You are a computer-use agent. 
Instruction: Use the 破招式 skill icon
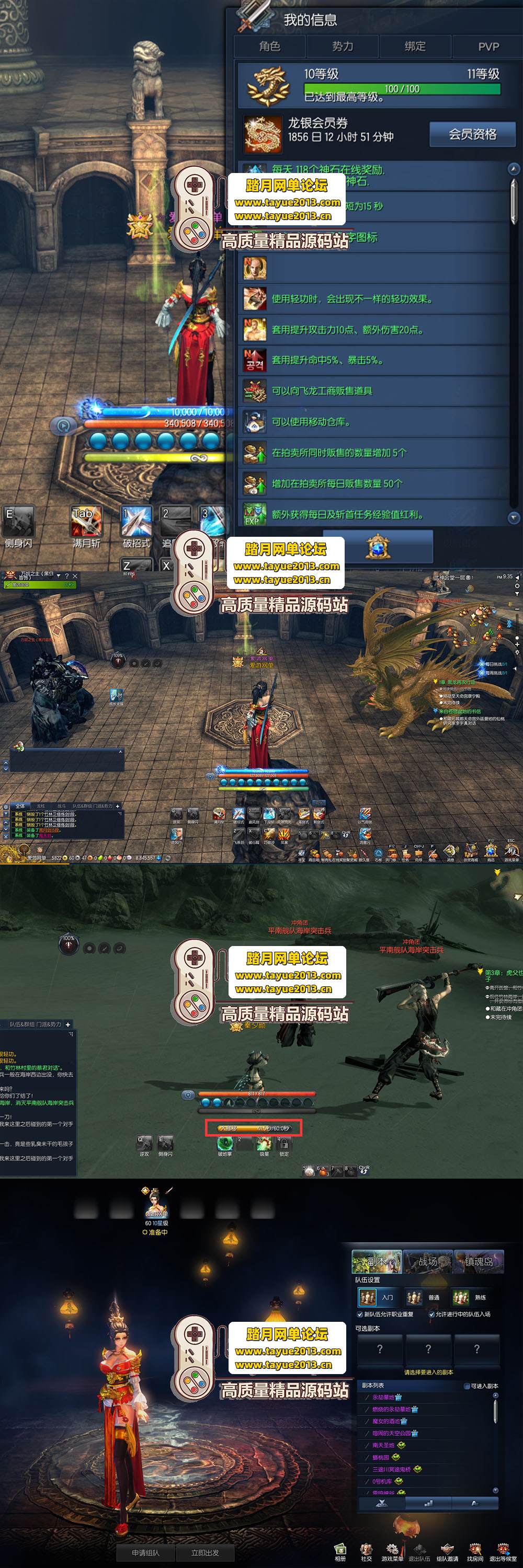pos(136,521)
